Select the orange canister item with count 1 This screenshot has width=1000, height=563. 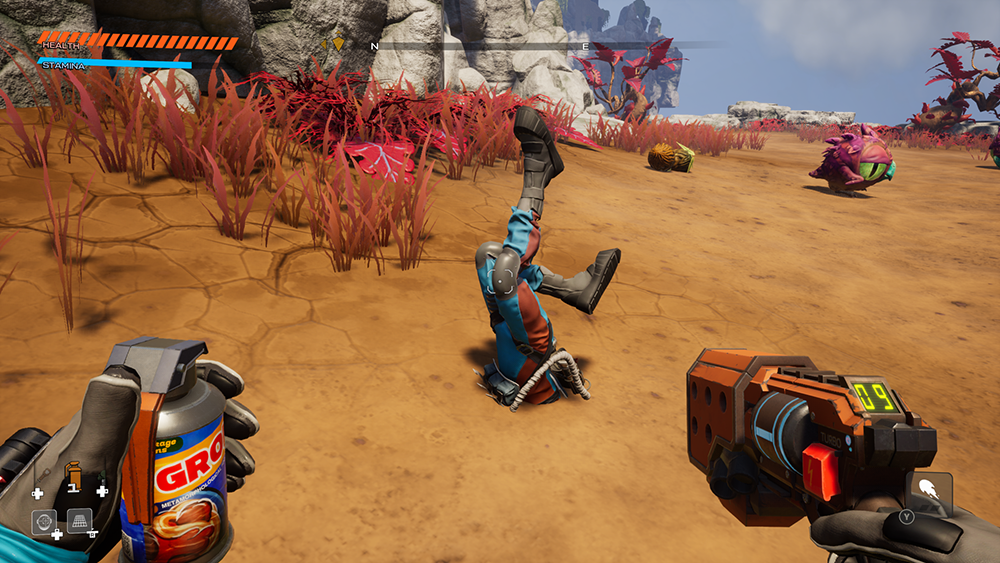72,473
